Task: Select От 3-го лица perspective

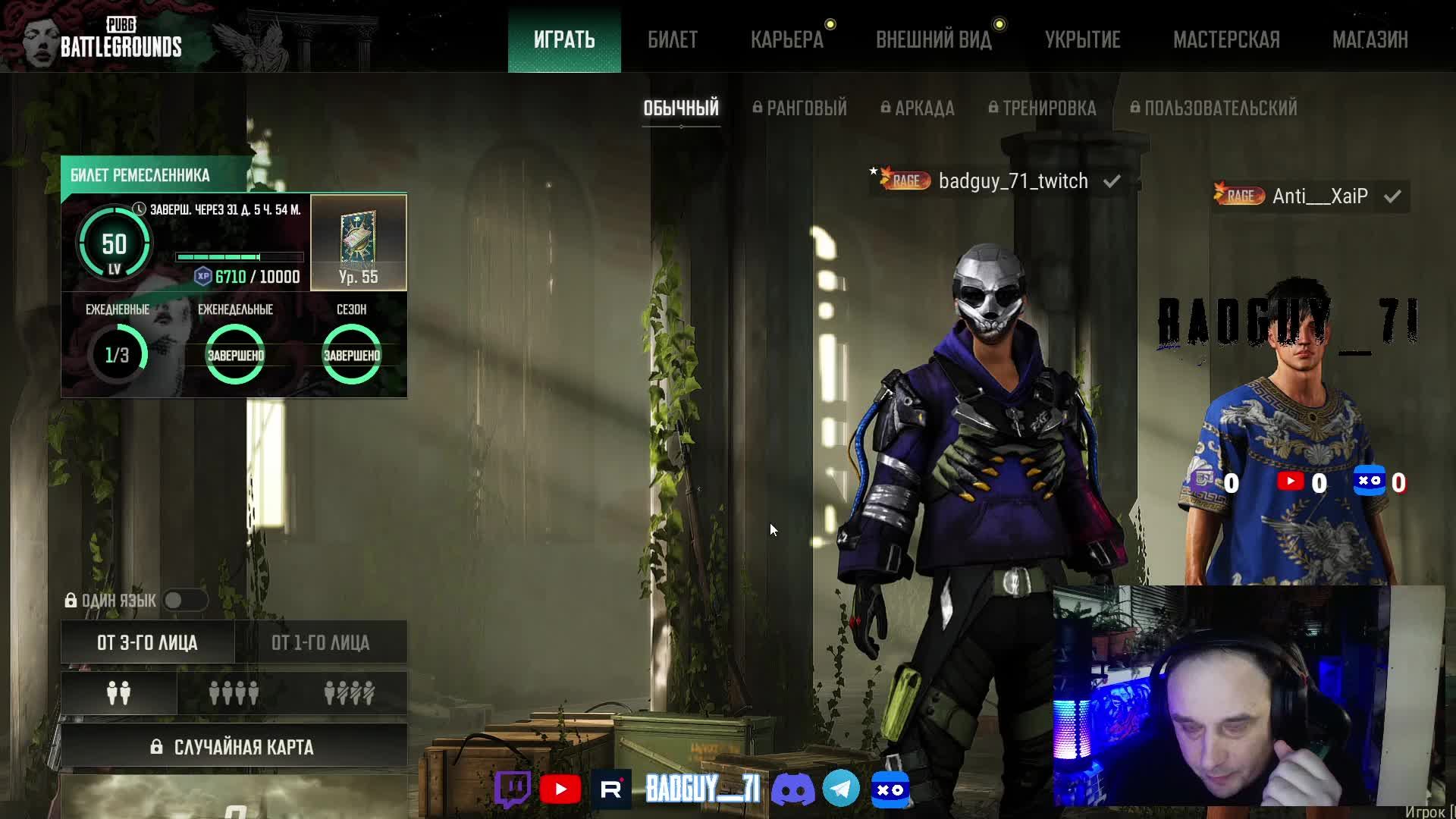Action: point(147,642)
